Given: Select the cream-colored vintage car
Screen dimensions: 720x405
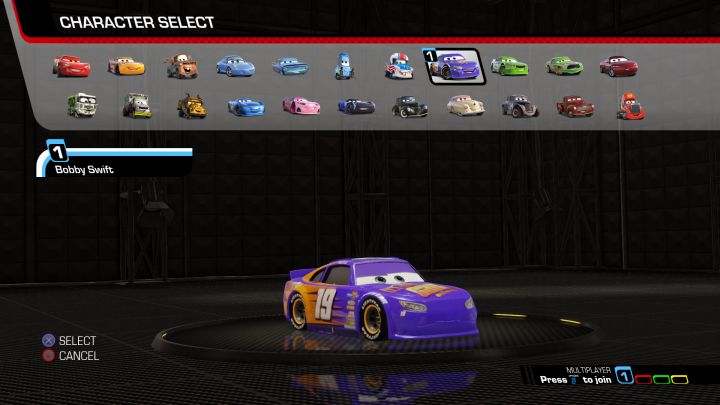Looking at the screenshot, I should click(x=464, y=104).
